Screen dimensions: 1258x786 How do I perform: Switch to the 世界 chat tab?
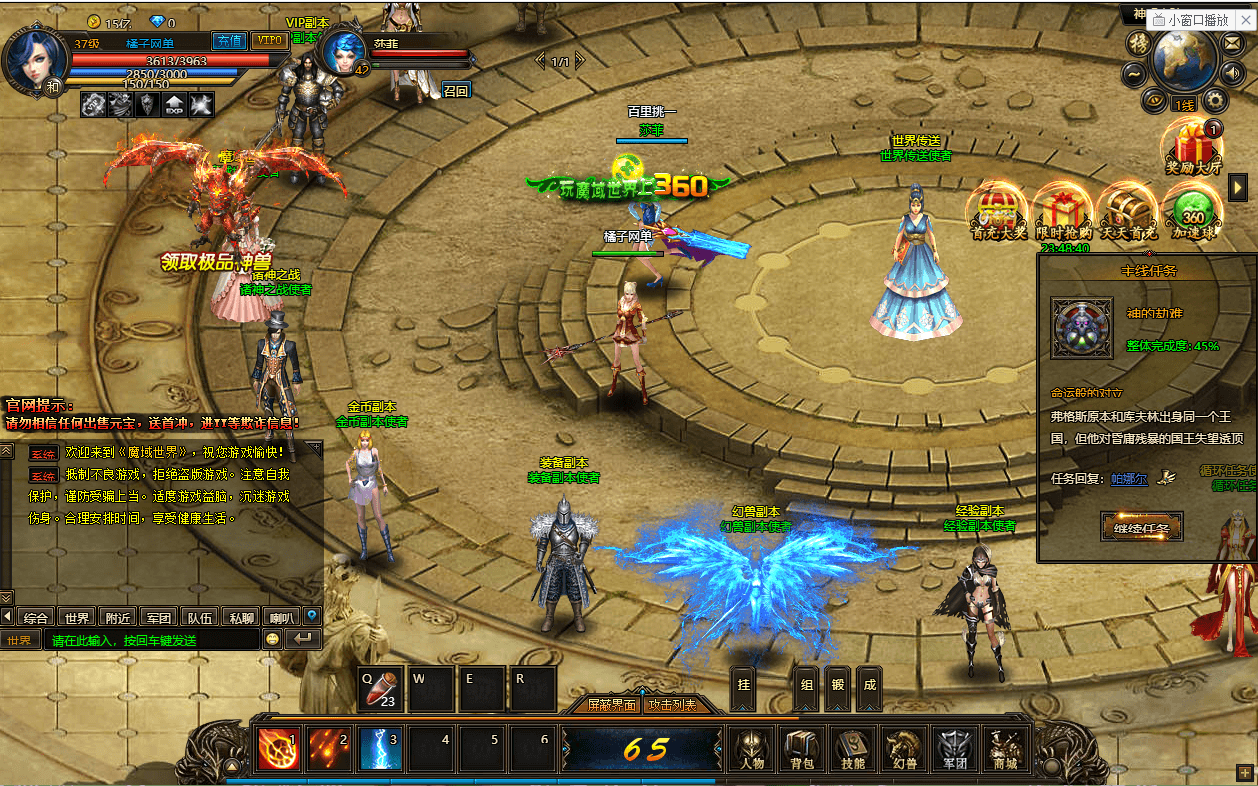(x=77, y=617)
